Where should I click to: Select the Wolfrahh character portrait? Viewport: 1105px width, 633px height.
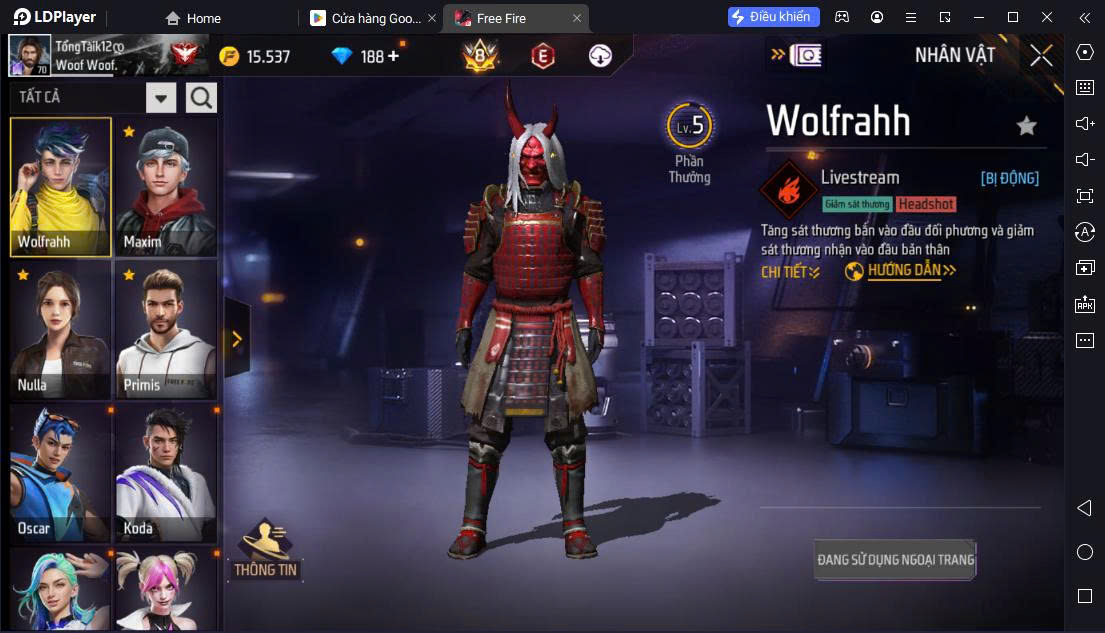pyautogui.click(x=60, y=187)
